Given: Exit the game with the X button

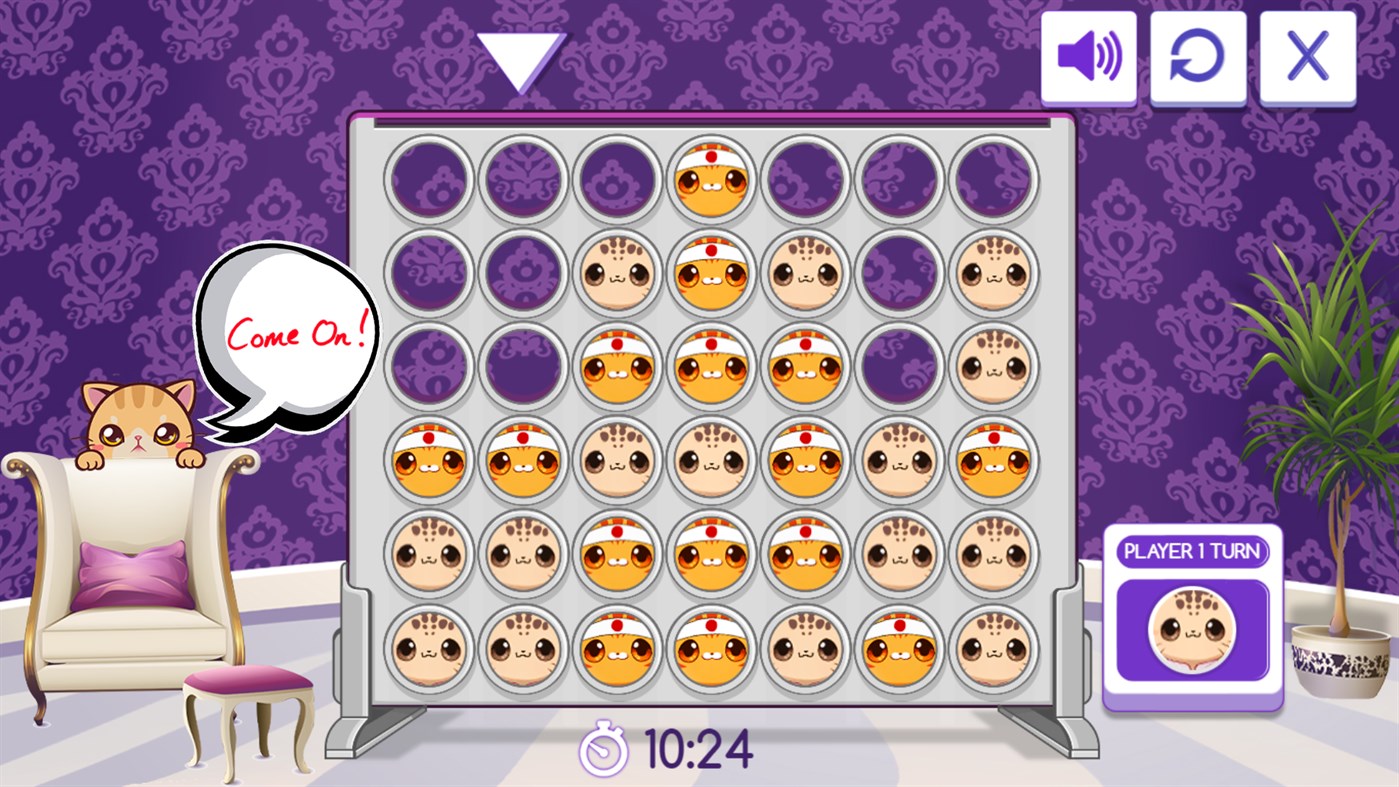Looking at the screenshot, I should [1306, 57].
